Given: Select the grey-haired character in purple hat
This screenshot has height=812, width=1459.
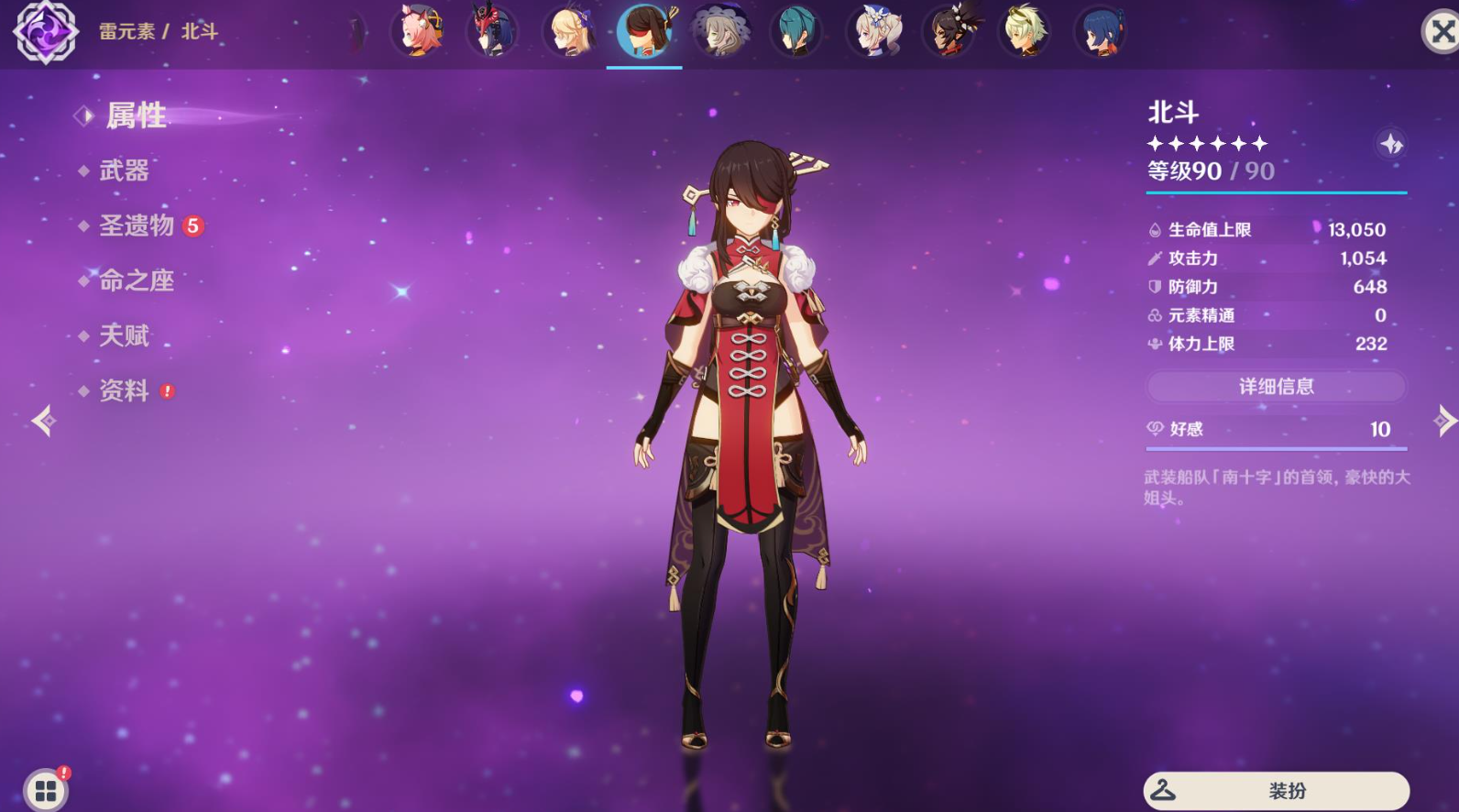Looking at the screenshot, I should pyautogui.click(x=720, y=30).
